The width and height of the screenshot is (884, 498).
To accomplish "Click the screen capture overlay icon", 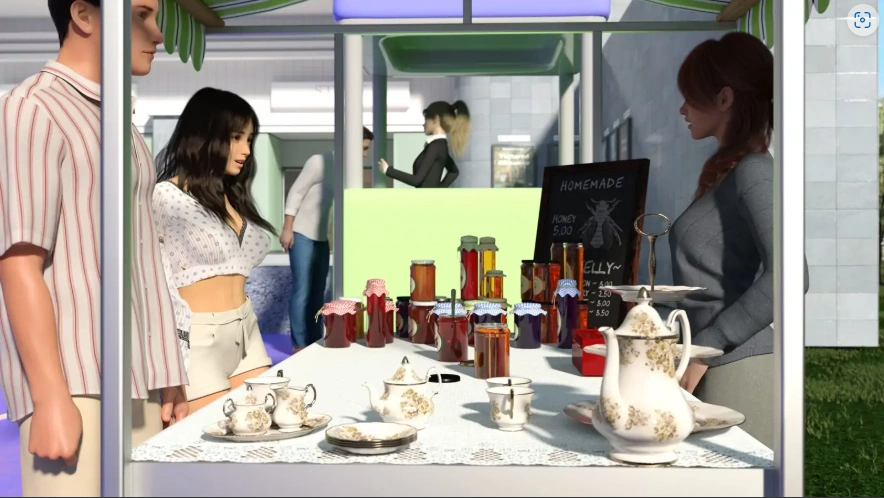I will pyautogui.click(x=862, y=21).
